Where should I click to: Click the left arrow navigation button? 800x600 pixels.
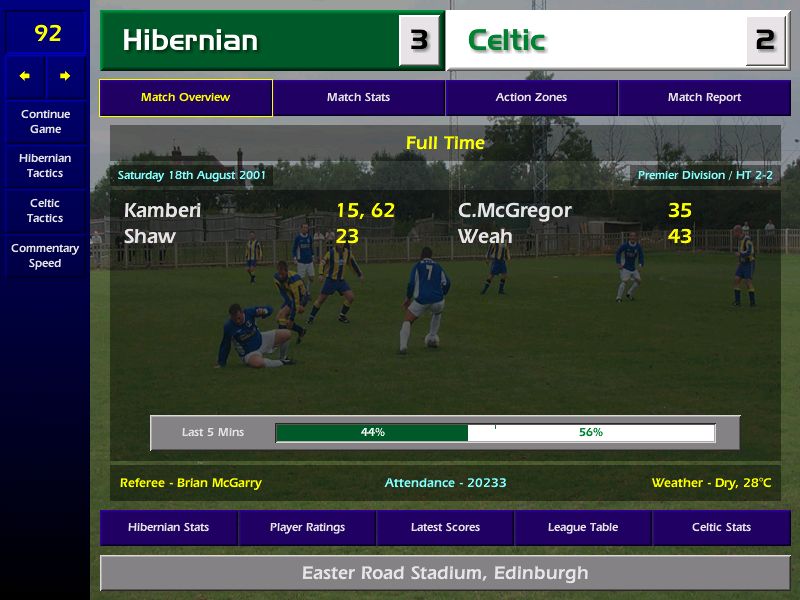coord(25,76)
